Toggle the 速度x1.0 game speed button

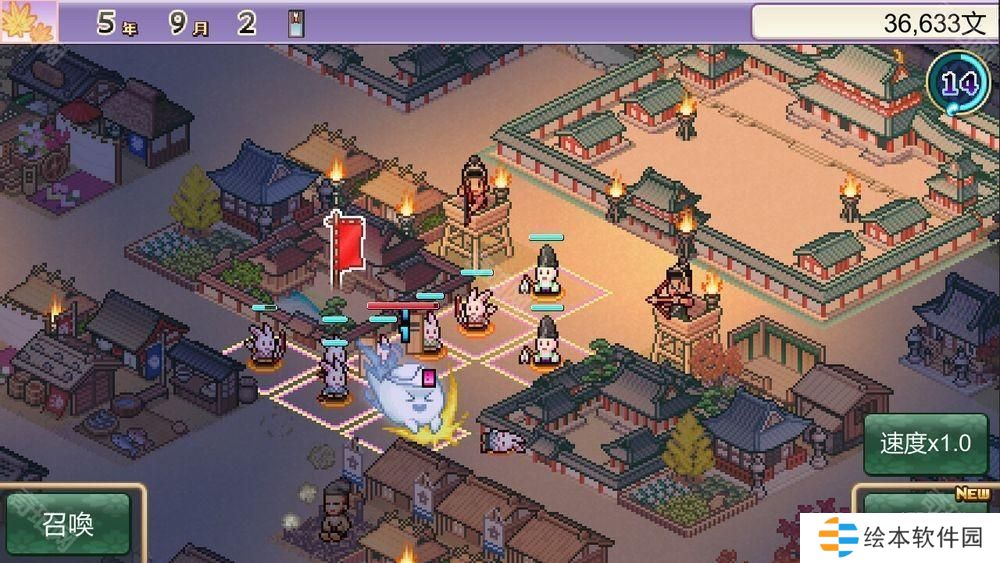[x=924, y=443]
